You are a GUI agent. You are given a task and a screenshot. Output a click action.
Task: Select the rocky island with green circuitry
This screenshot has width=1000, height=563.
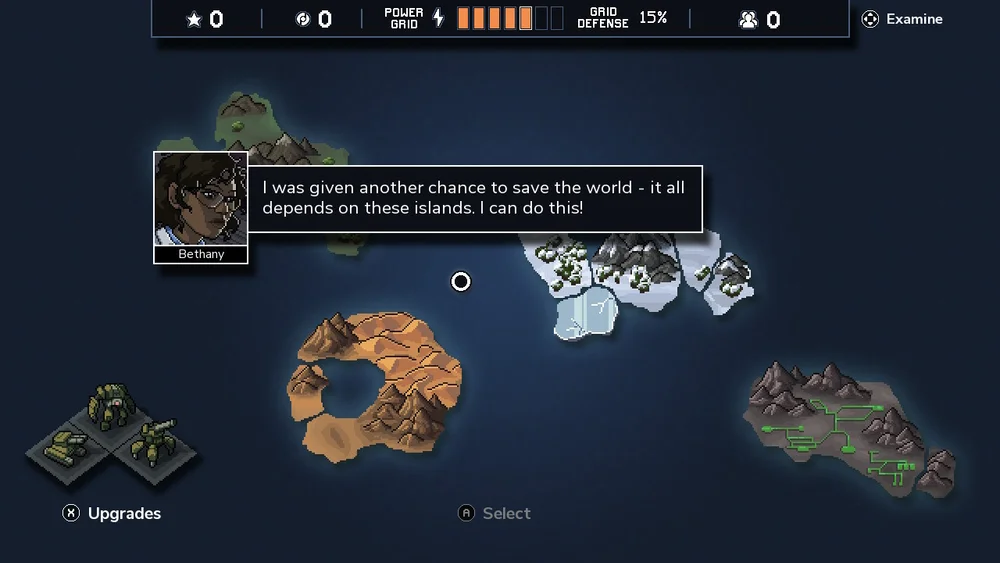point(850,425)
